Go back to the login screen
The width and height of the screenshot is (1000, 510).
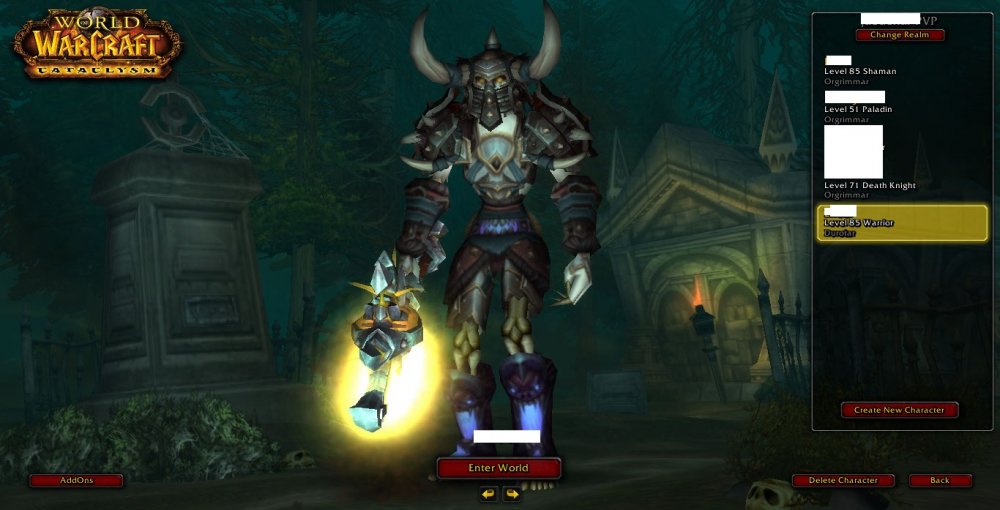[940, 481]
